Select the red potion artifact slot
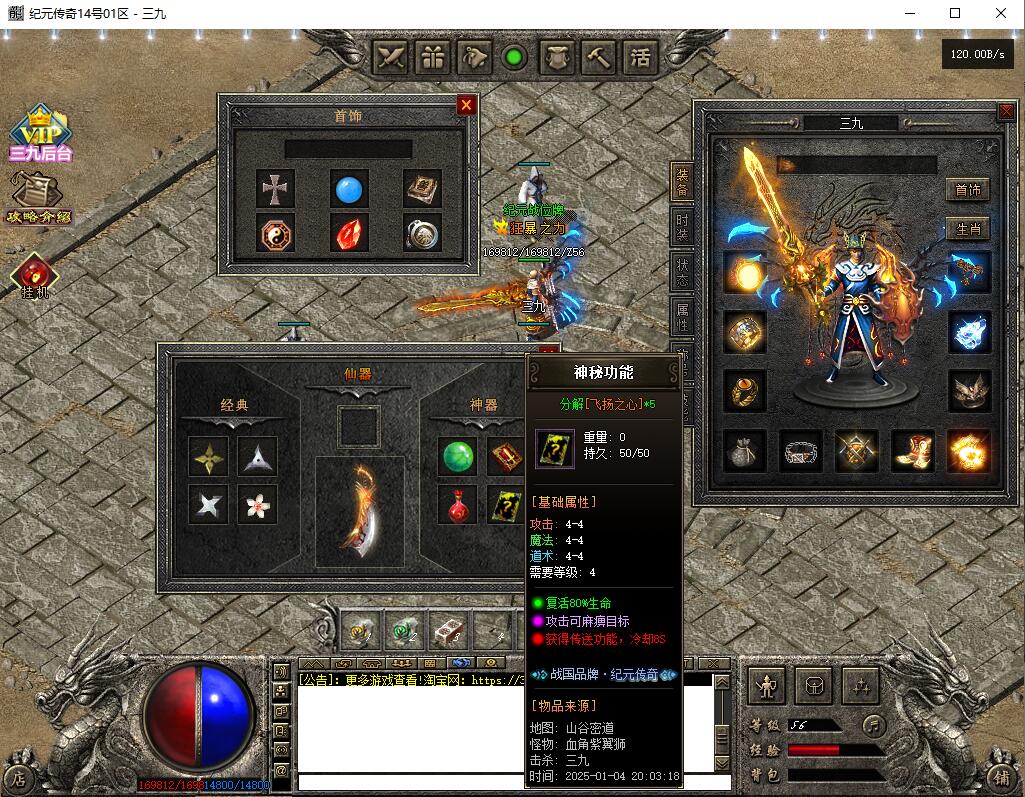This screenshot has width=1025, height=797. pos(458,505)
